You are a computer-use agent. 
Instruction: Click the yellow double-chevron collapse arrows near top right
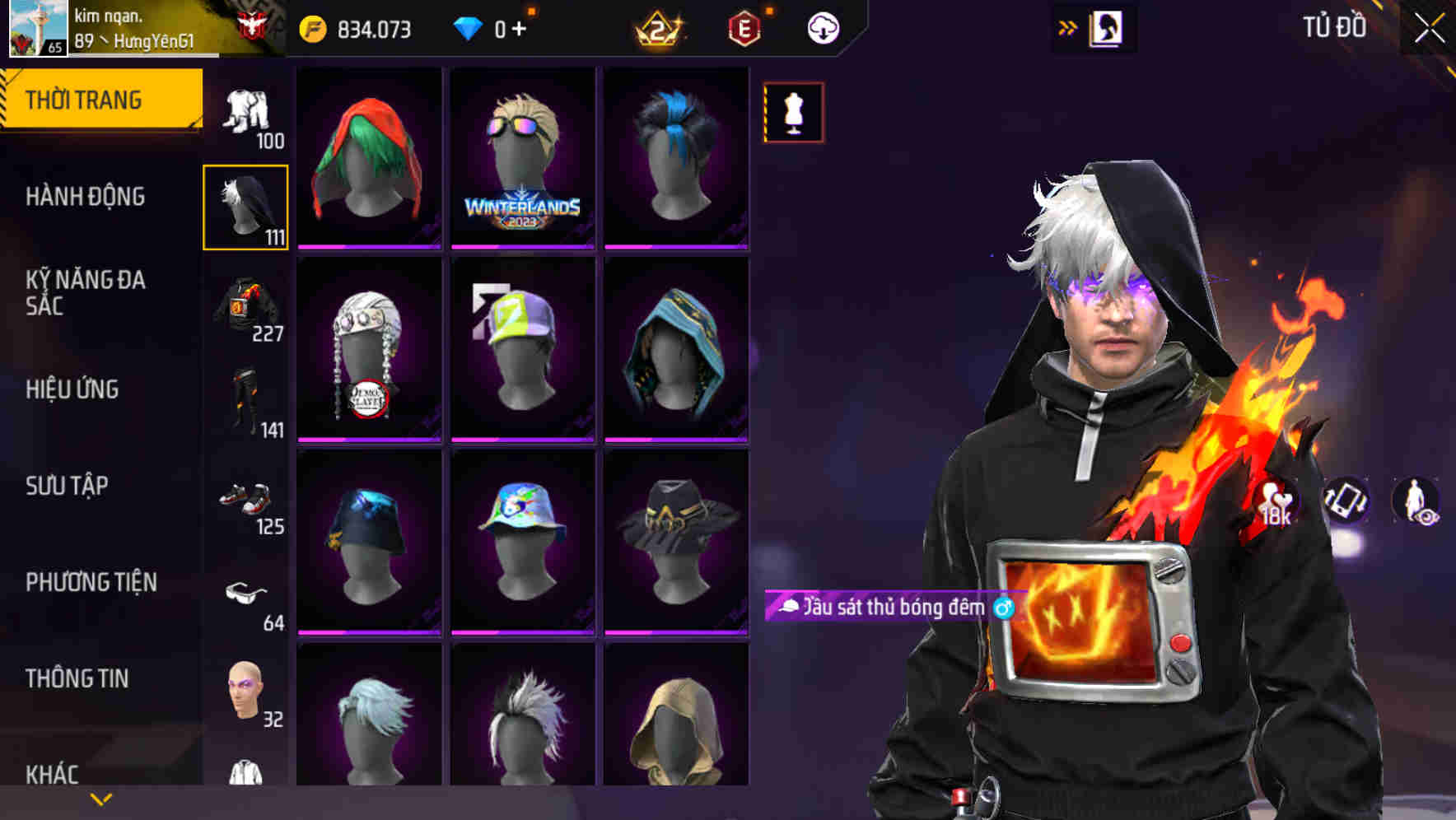(1068, 26)
